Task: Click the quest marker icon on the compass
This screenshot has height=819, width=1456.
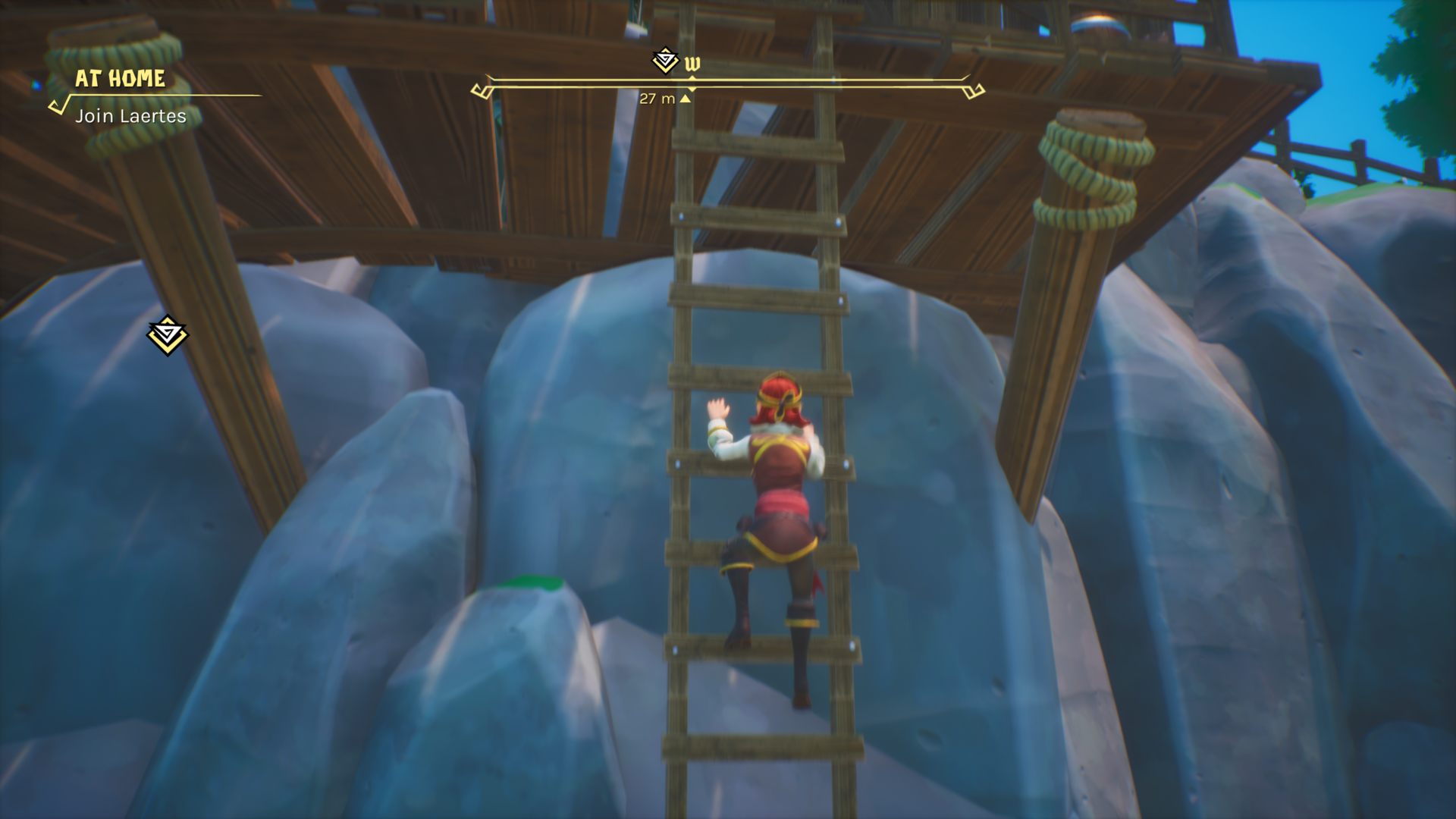Action: click(665, 61)
